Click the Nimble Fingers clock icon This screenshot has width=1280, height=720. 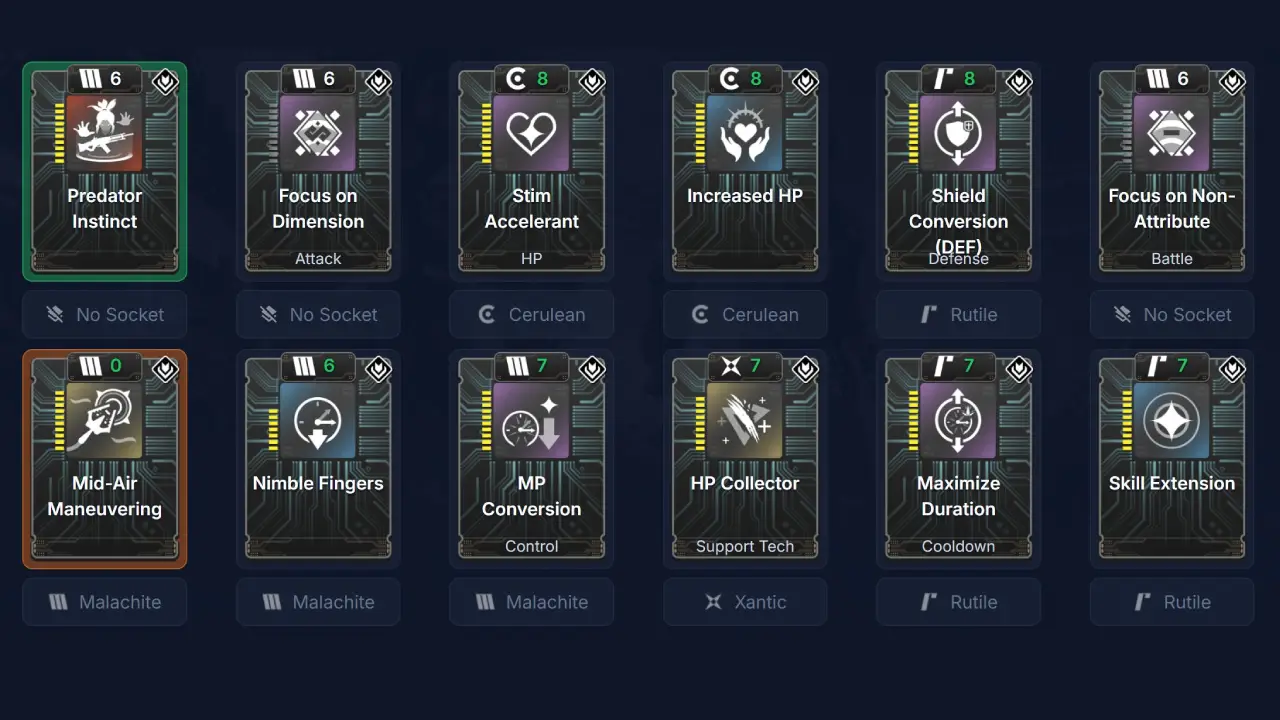tap(318, 420)
